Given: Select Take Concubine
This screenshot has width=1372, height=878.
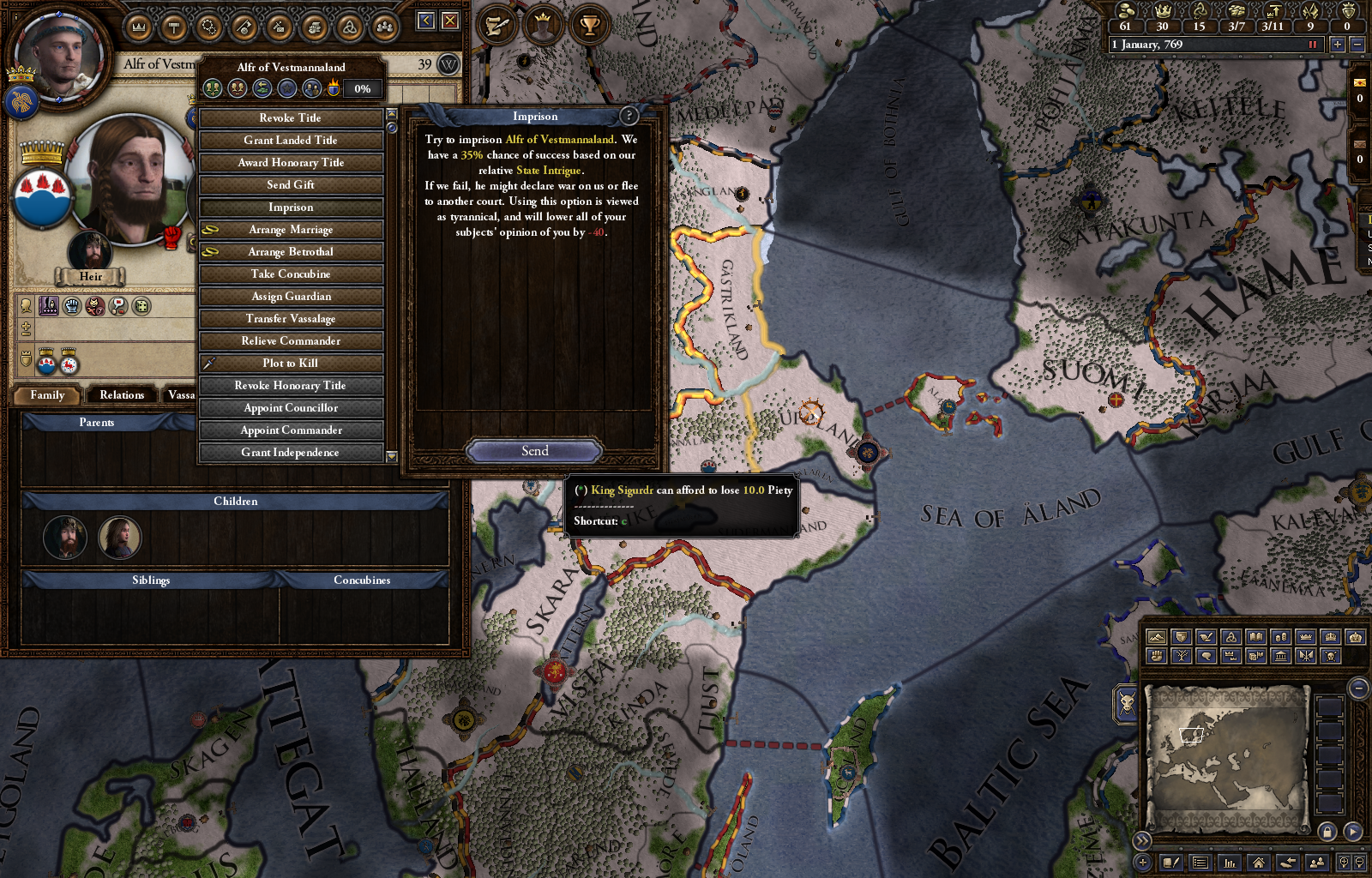Looking at the screenshot, I should point(291,274).
